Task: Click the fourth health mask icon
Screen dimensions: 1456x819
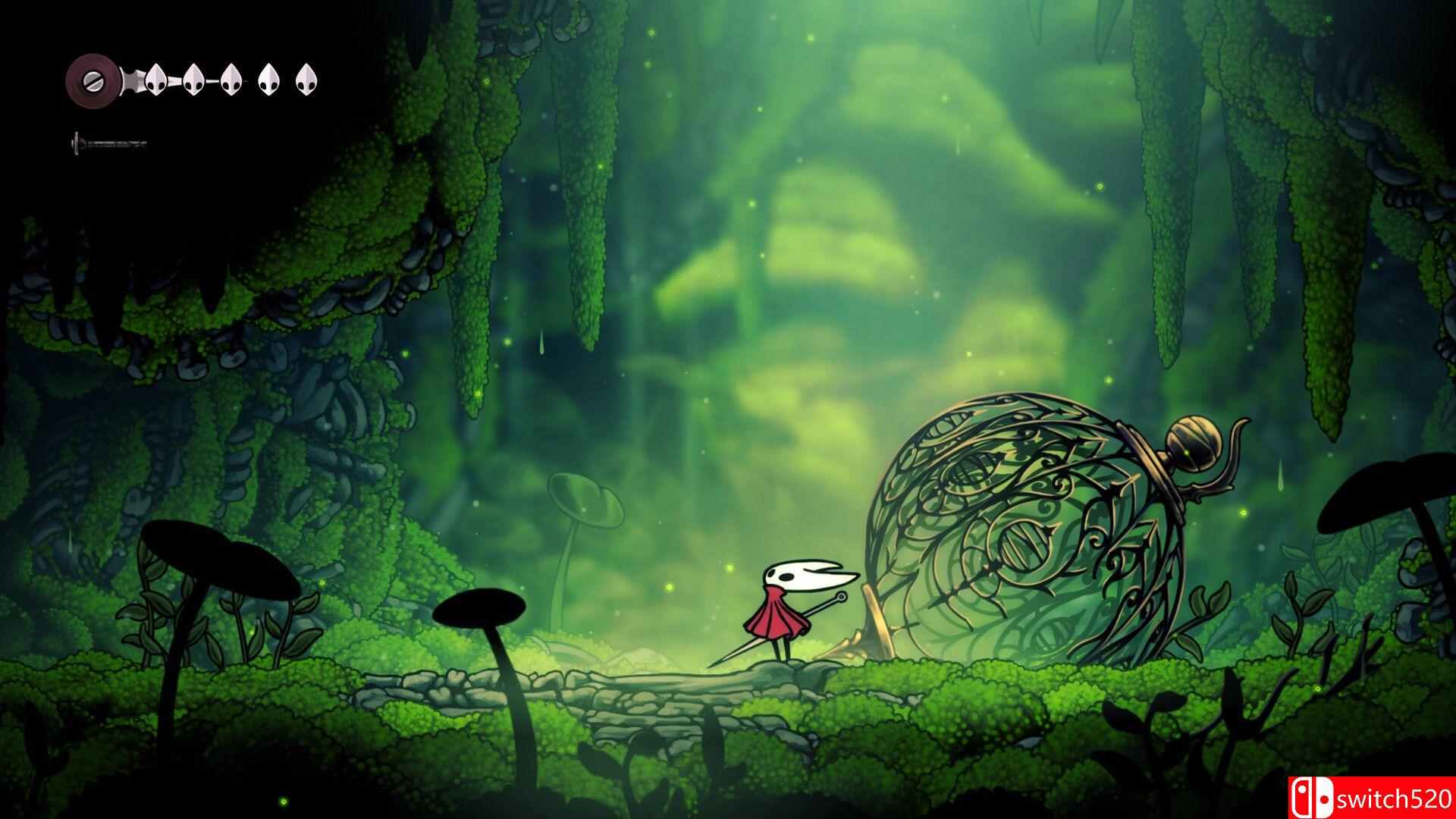Action: click(267, 80)
